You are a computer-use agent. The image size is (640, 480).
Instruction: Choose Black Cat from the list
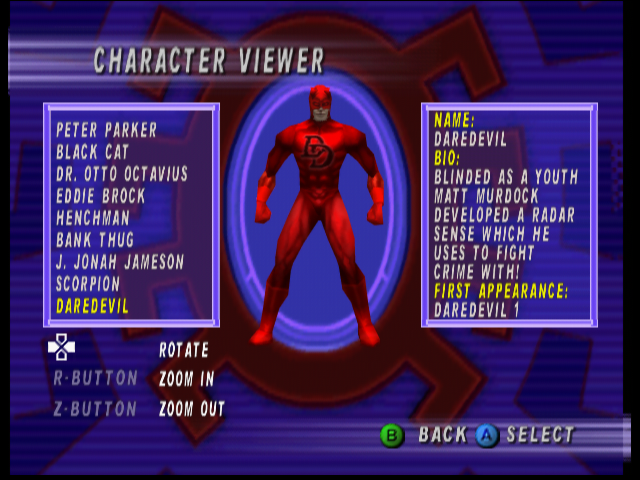[x=98, y=152]
